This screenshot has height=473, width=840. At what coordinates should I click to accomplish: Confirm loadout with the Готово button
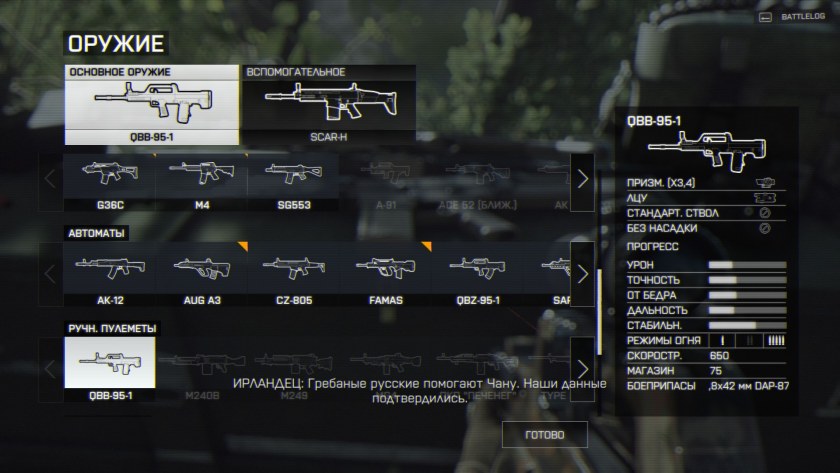[544, 435]
